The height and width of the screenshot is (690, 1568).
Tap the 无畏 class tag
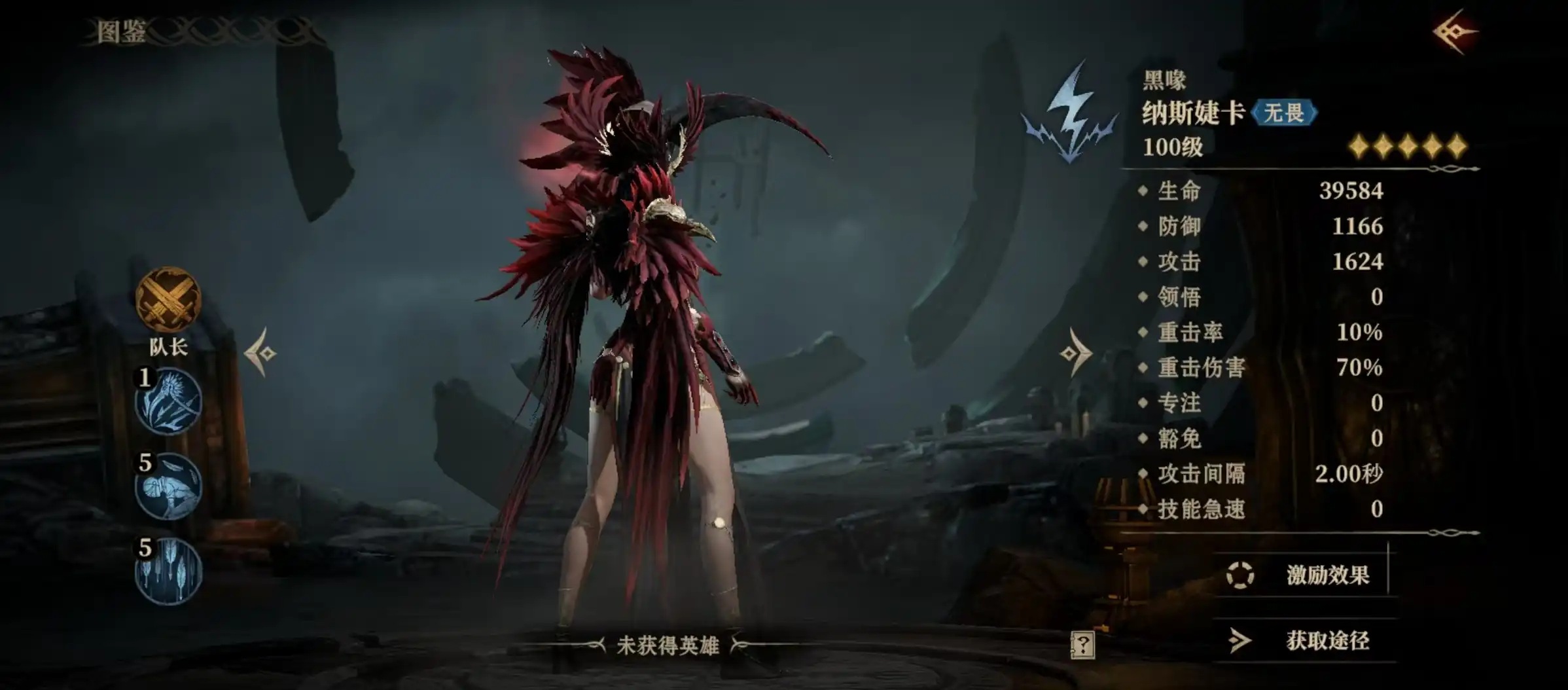[x=1283, y=113]
